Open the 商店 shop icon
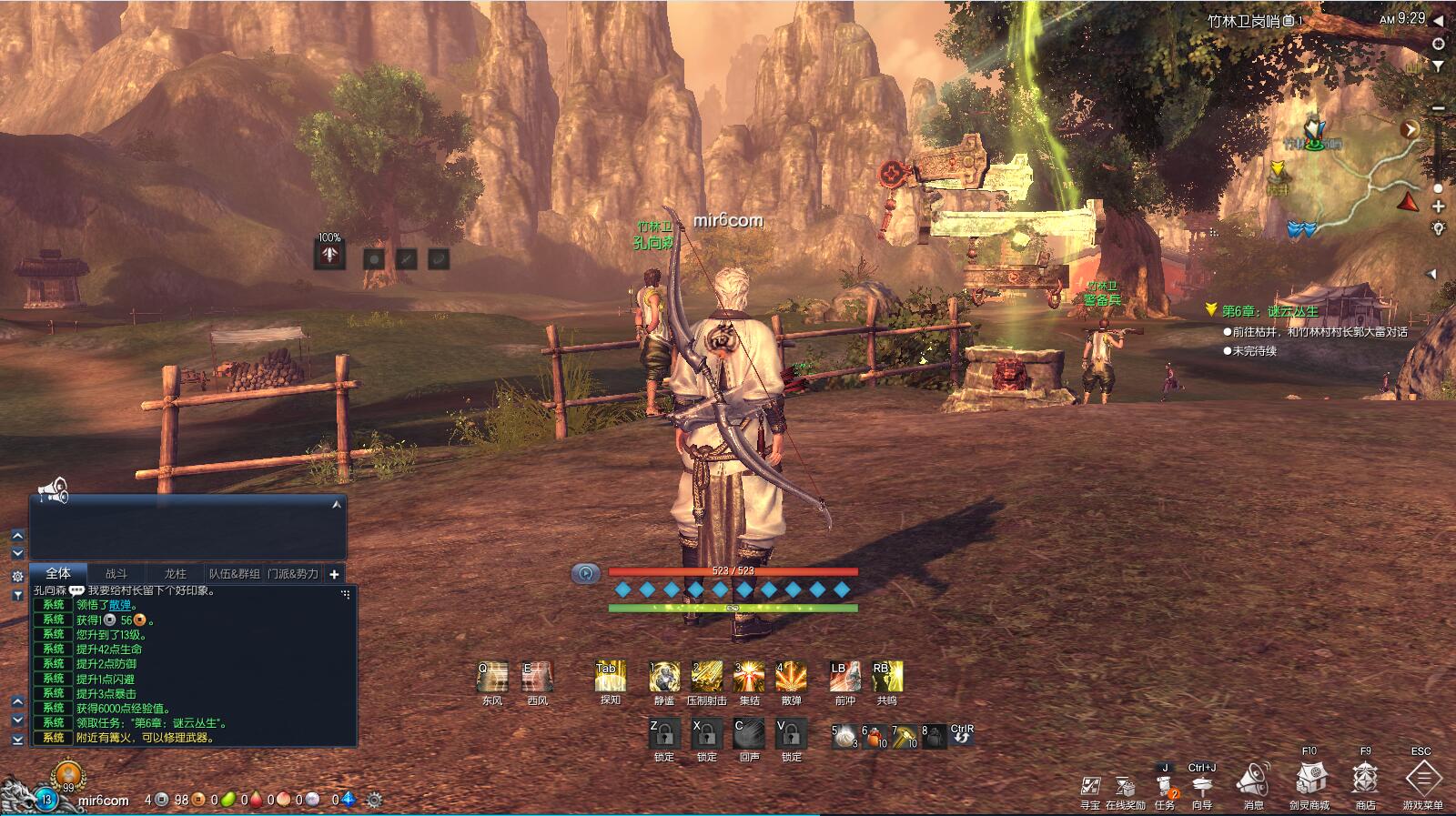 tap(1365, 780)
